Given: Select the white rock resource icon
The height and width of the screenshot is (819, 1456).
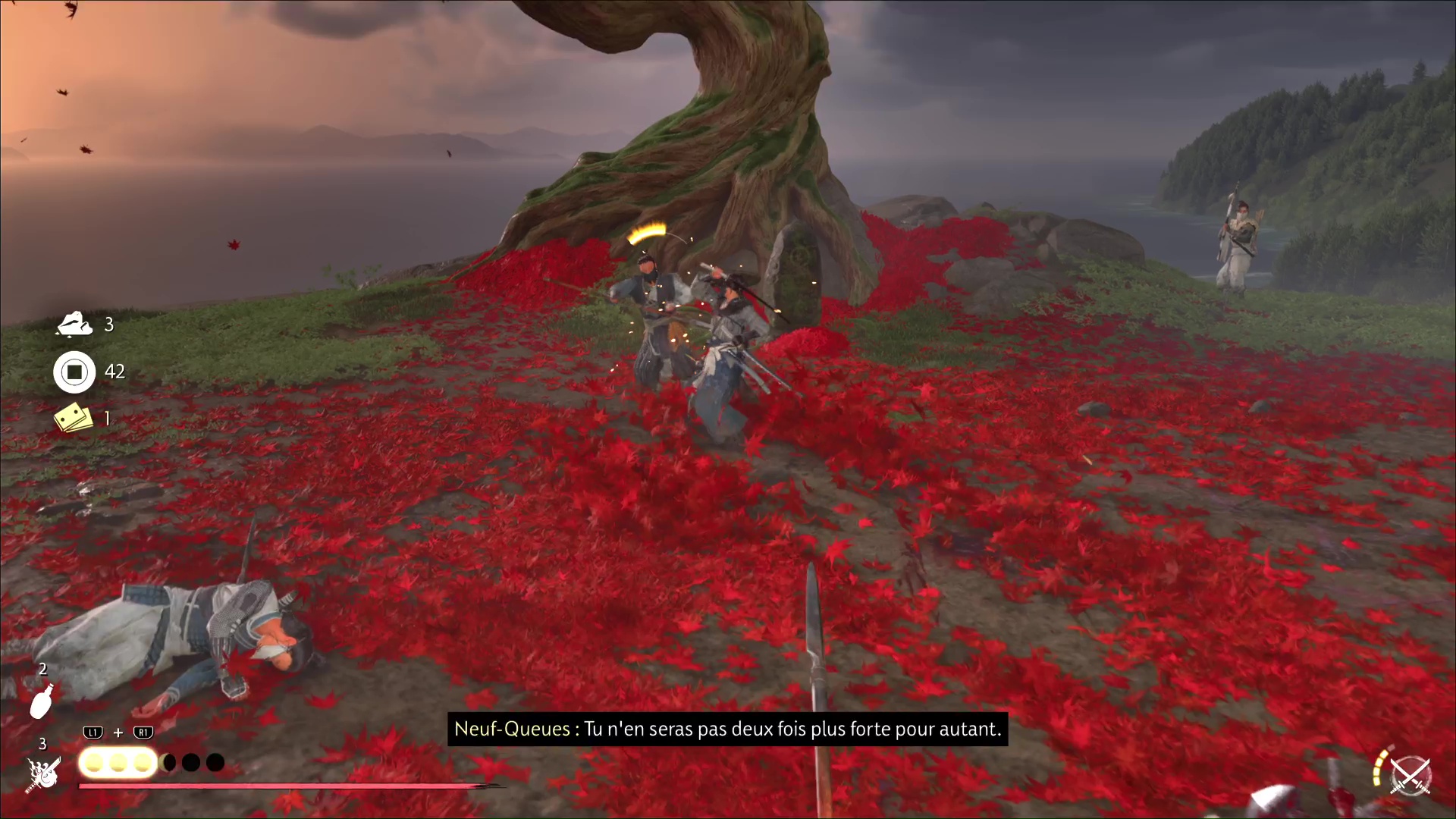Looking at the screenshot, I should 74,324.
